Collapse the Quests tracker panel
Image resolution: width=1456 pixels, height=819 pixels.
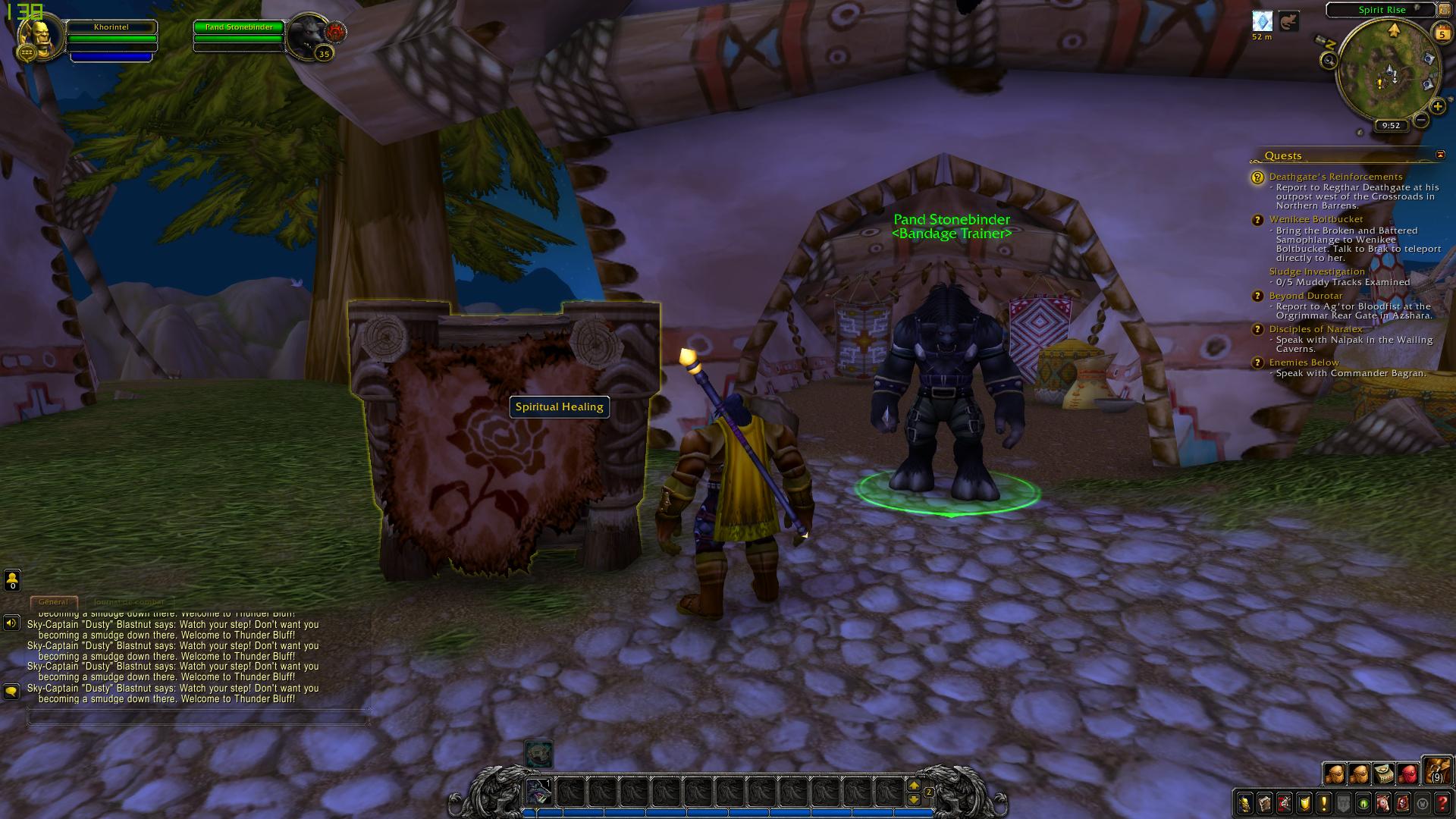point(1440,155)
